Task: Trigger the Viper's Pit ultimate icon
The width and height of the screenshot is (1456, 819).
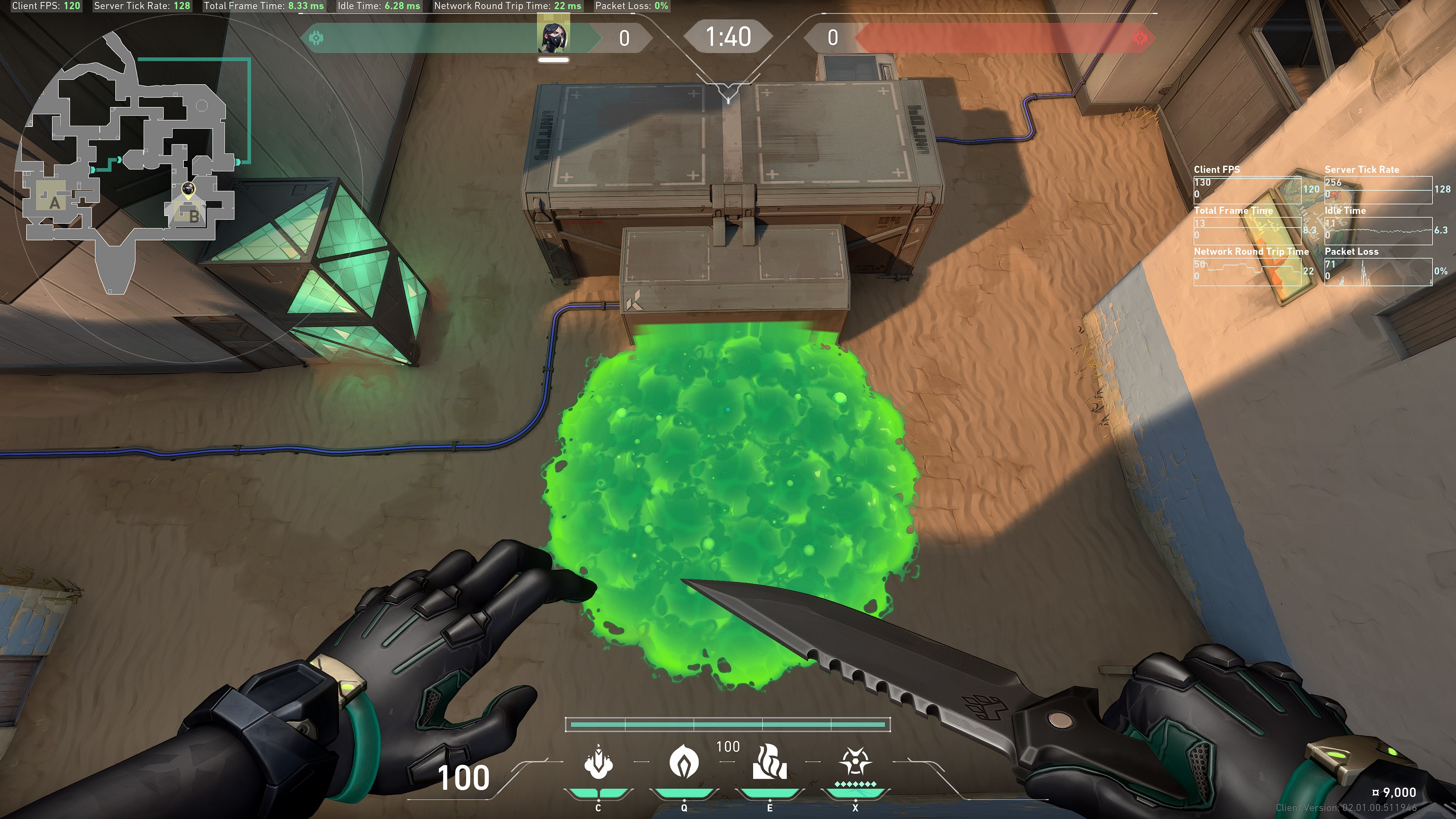Action: 855,762
